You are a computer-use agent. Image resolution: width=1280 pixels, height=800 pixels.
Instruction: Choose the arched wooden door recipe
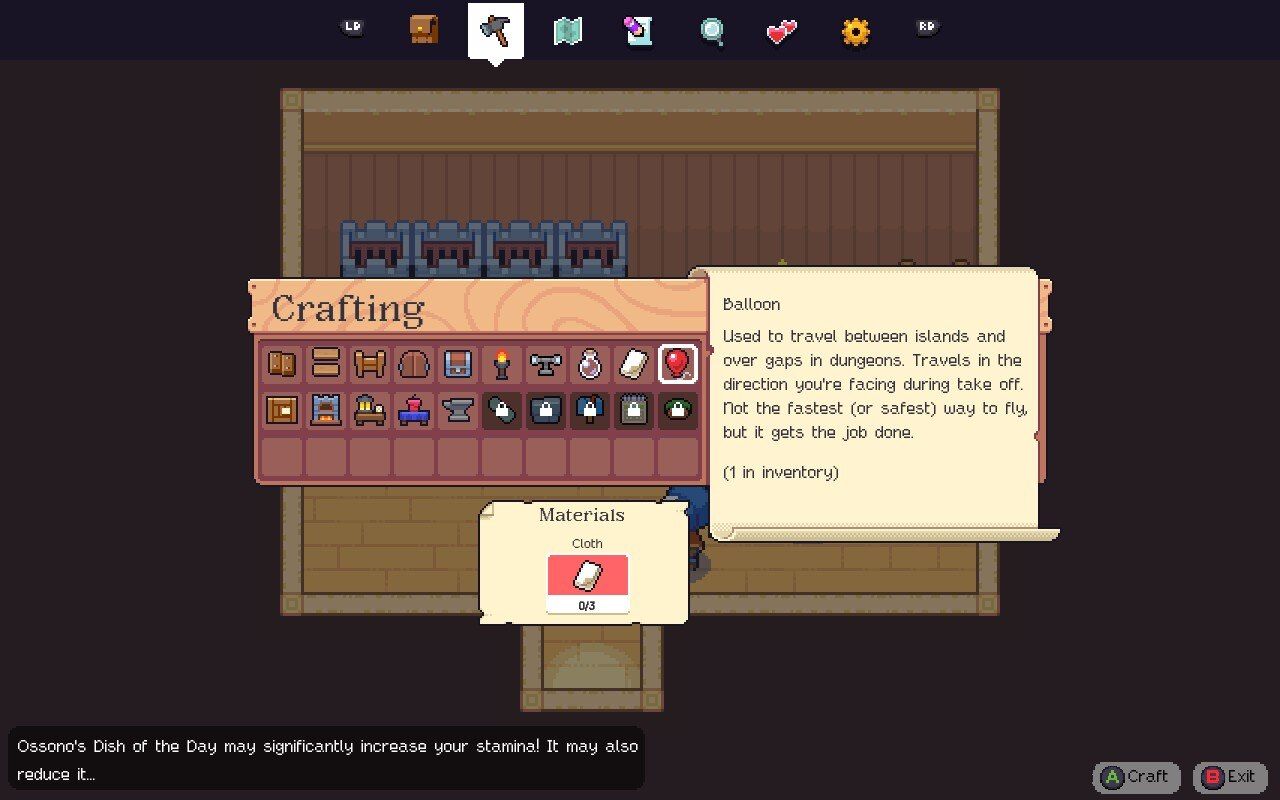point(414,364)
